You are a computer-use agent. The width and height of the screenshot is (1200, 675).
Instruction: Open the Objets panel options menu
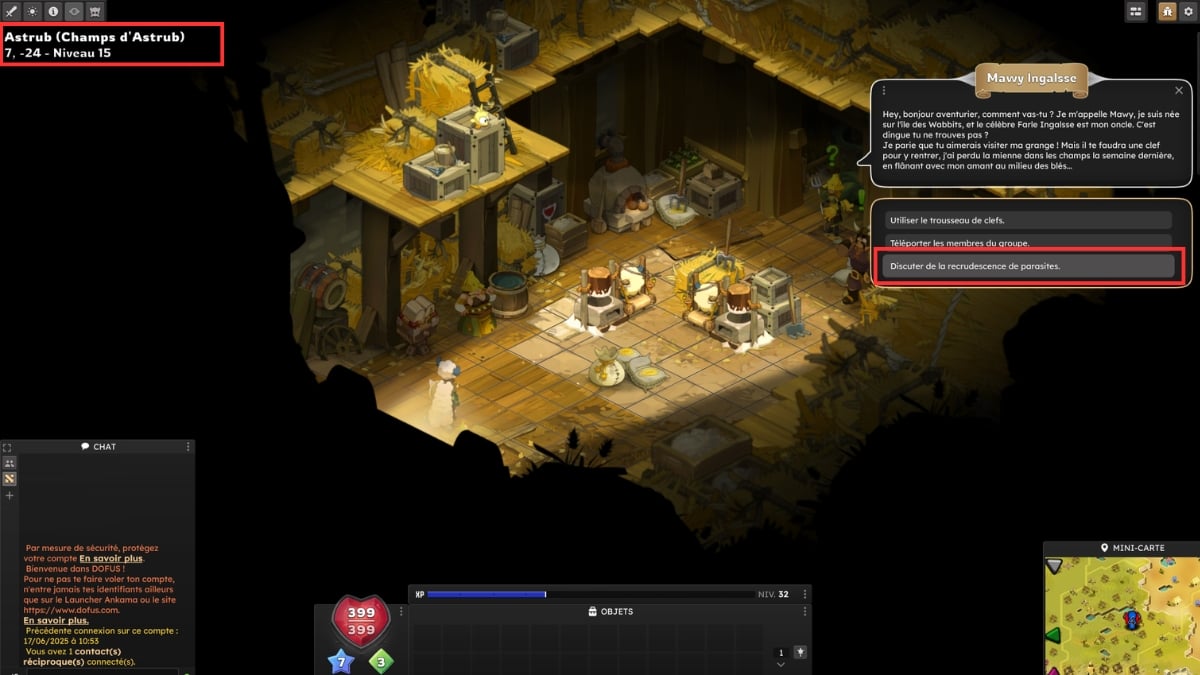pos(805,611)
